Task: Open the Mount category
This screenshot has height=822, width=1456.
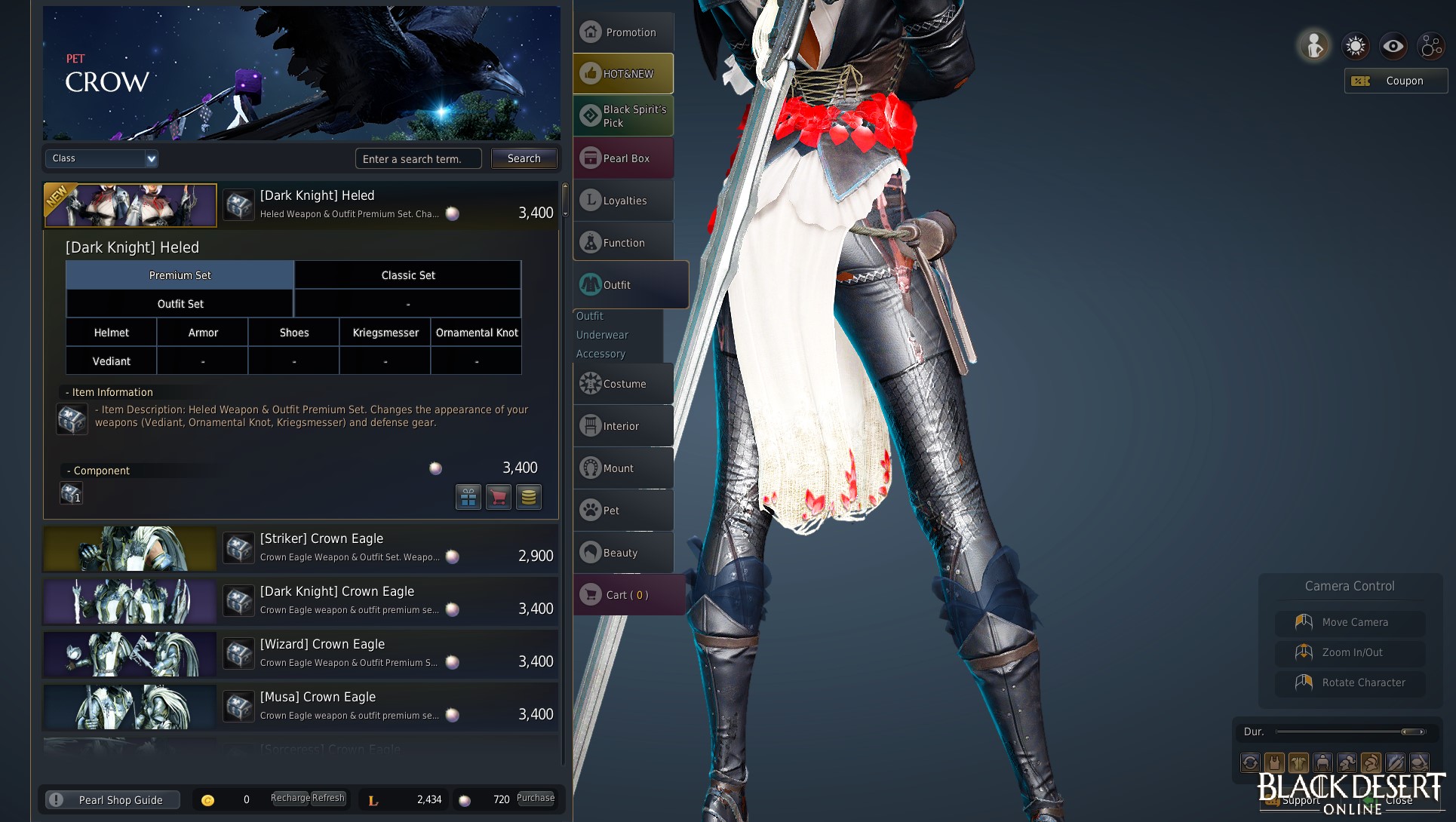Action: tap(623, 468)
